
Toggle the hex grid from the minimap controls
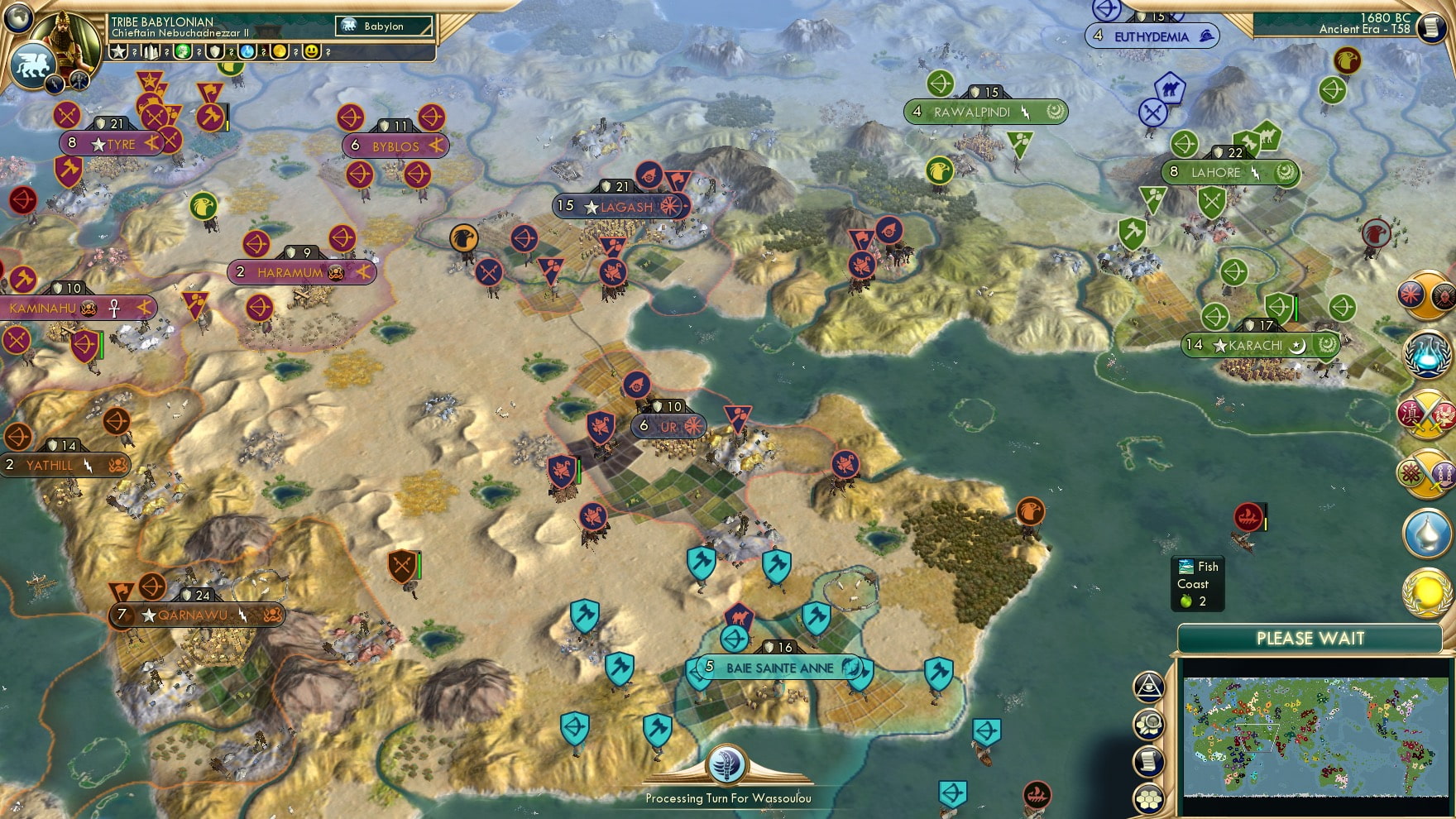pyautogui.click(x=1148, y=796)
